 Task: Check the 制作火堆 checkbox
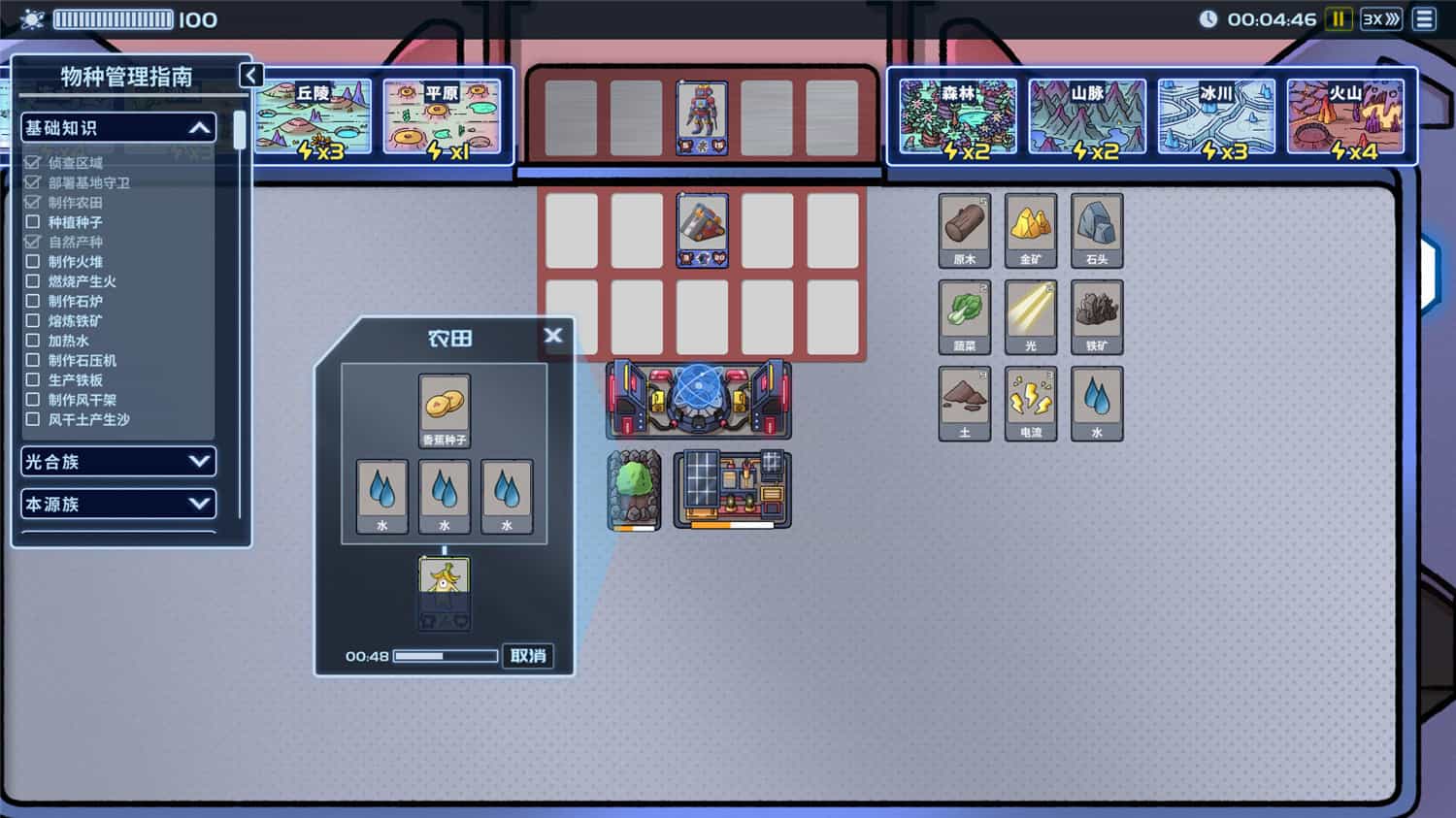(x=32, y=262)
